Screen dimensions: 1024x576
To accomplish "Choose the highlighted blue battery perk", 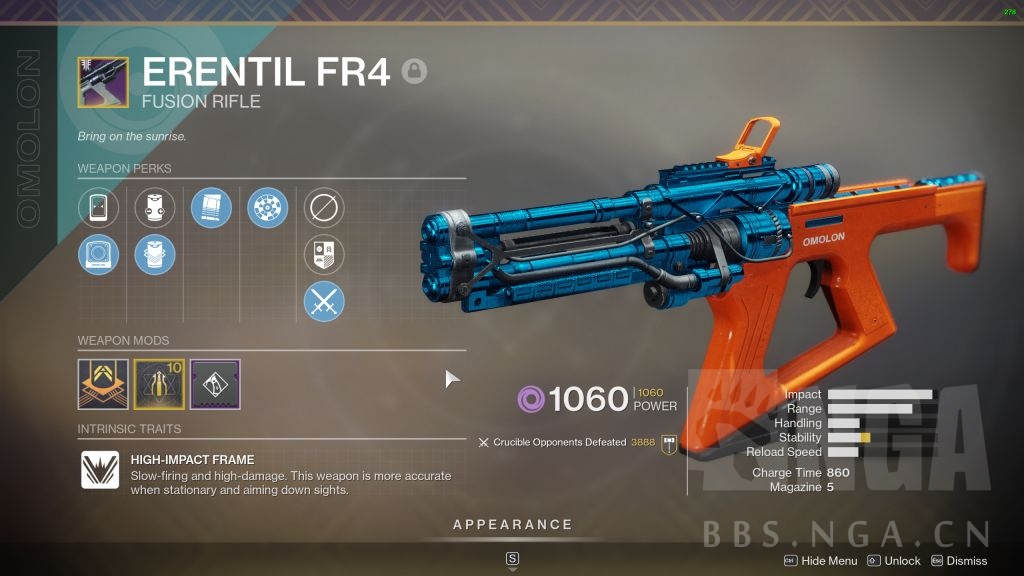I will (155, 255).
